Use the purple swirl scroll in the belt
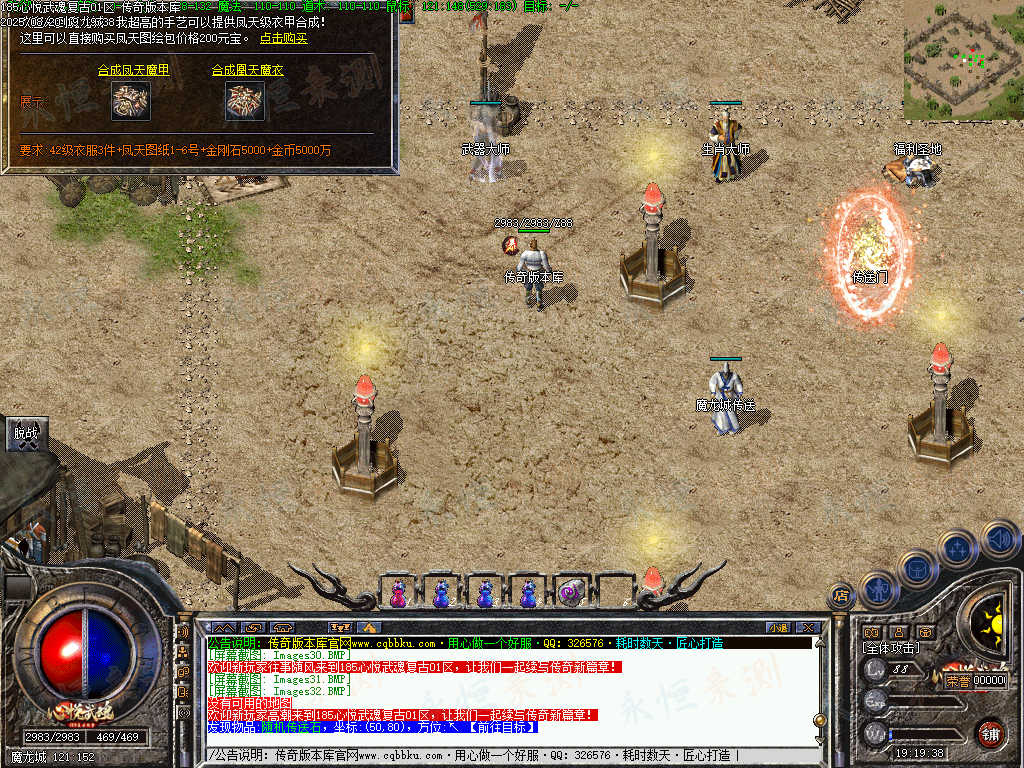This screenshot has height=768, width=1024. click(x=570, y=593)
